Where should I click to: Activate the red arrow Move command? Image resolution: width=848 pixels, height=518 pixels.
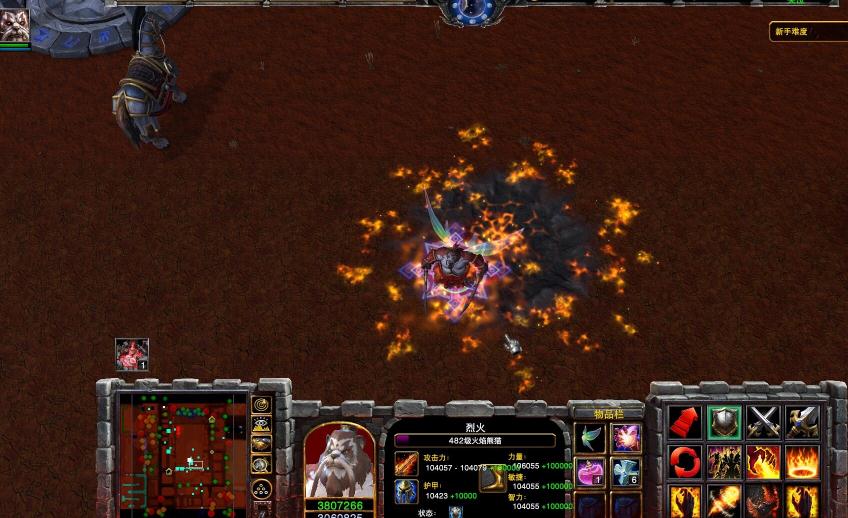coord(685,422)
